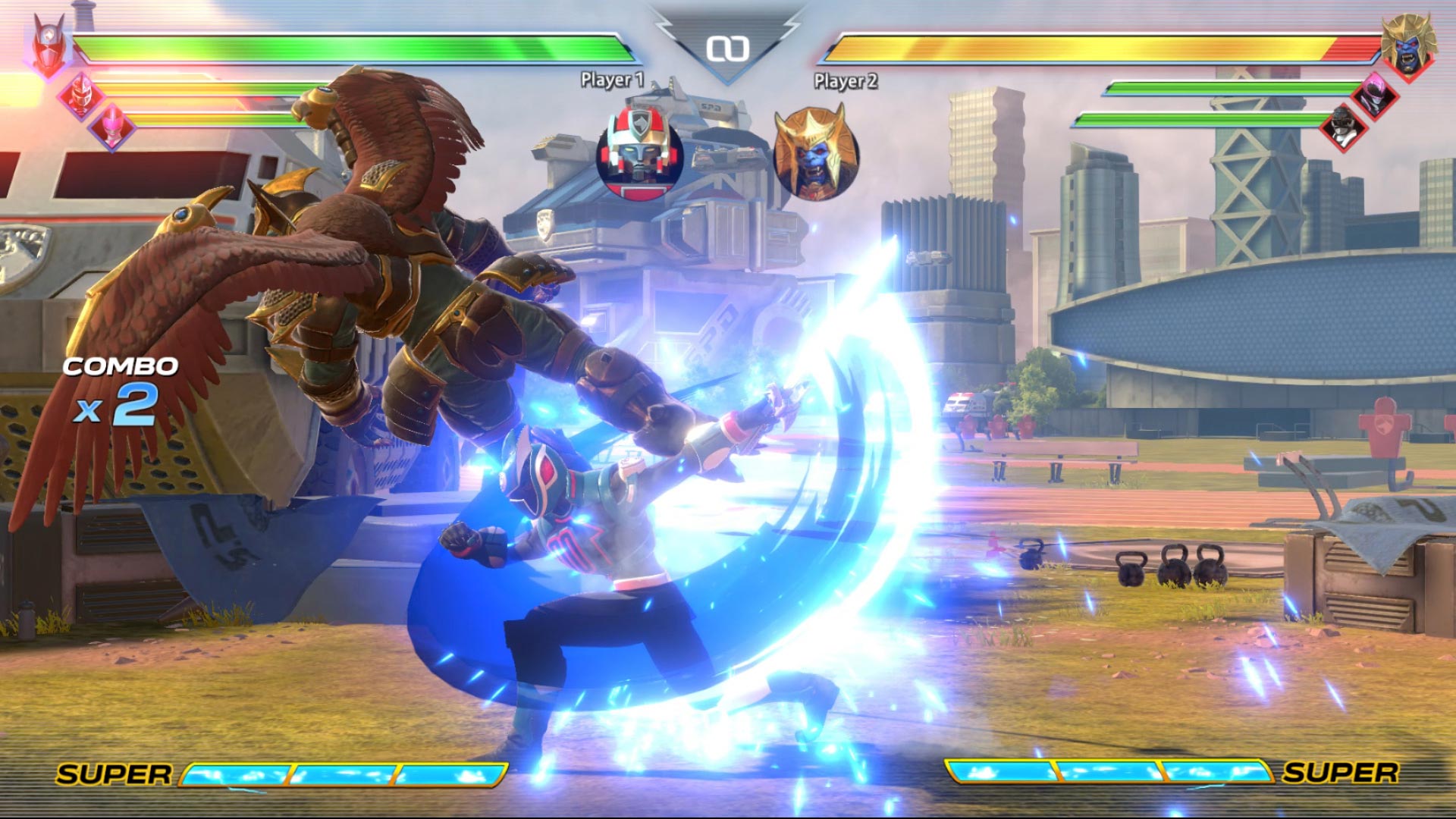This screenshot has width=1456, height=819.
Task: Activate the red-and-white Megazord ultra icon
Action: coord(639,151)
